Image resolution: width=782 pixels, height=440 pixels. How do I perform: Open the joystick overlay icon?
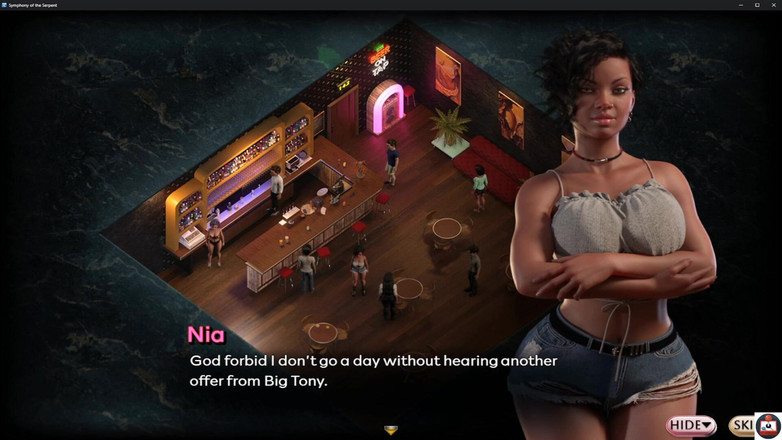(x=768, y=426)
